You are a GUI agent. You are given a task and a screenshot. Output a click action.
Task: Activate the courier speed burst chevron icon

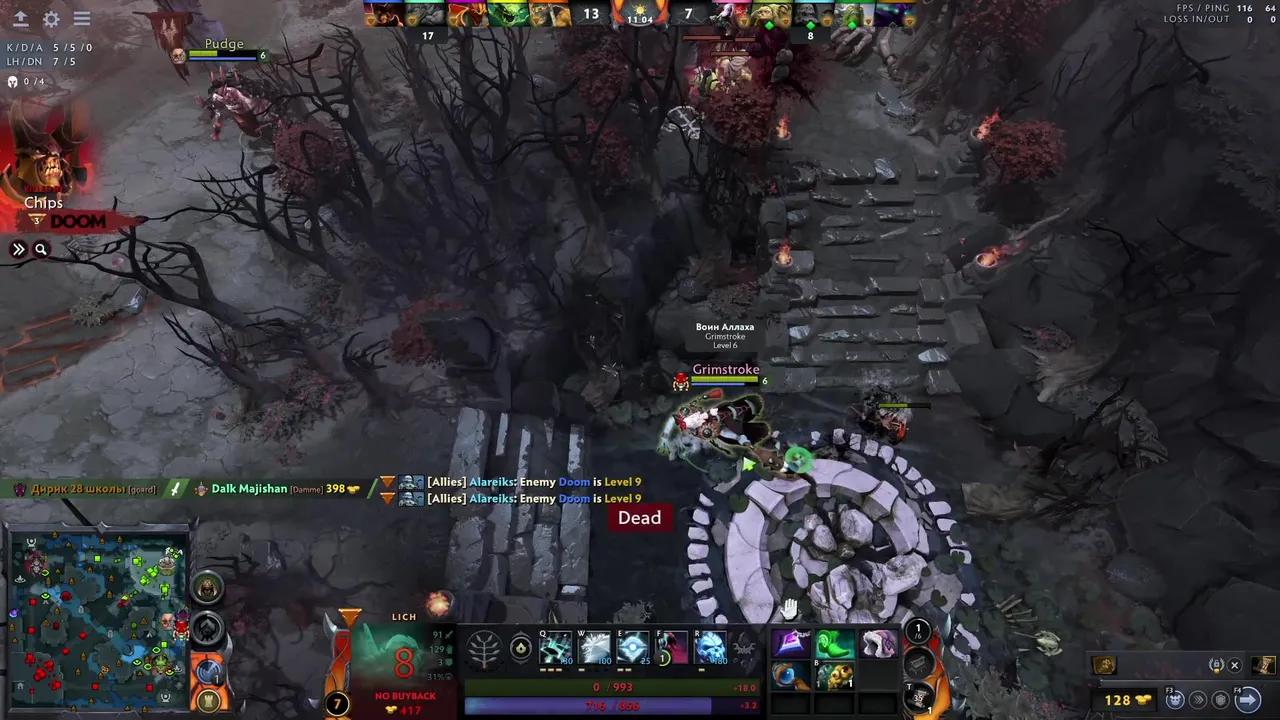tap(1198, 700)
